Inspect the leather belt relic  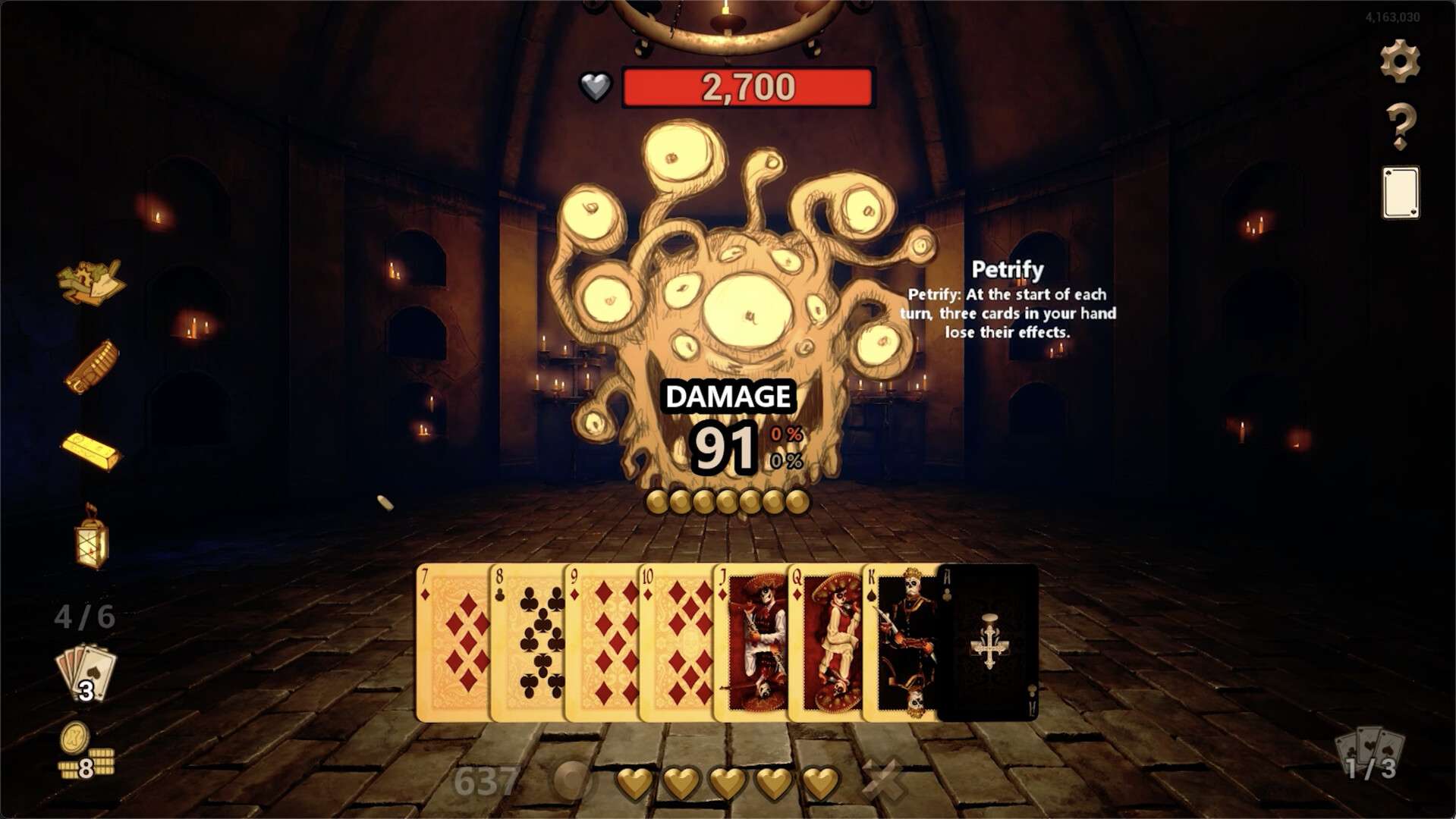(x=93, y=367)
